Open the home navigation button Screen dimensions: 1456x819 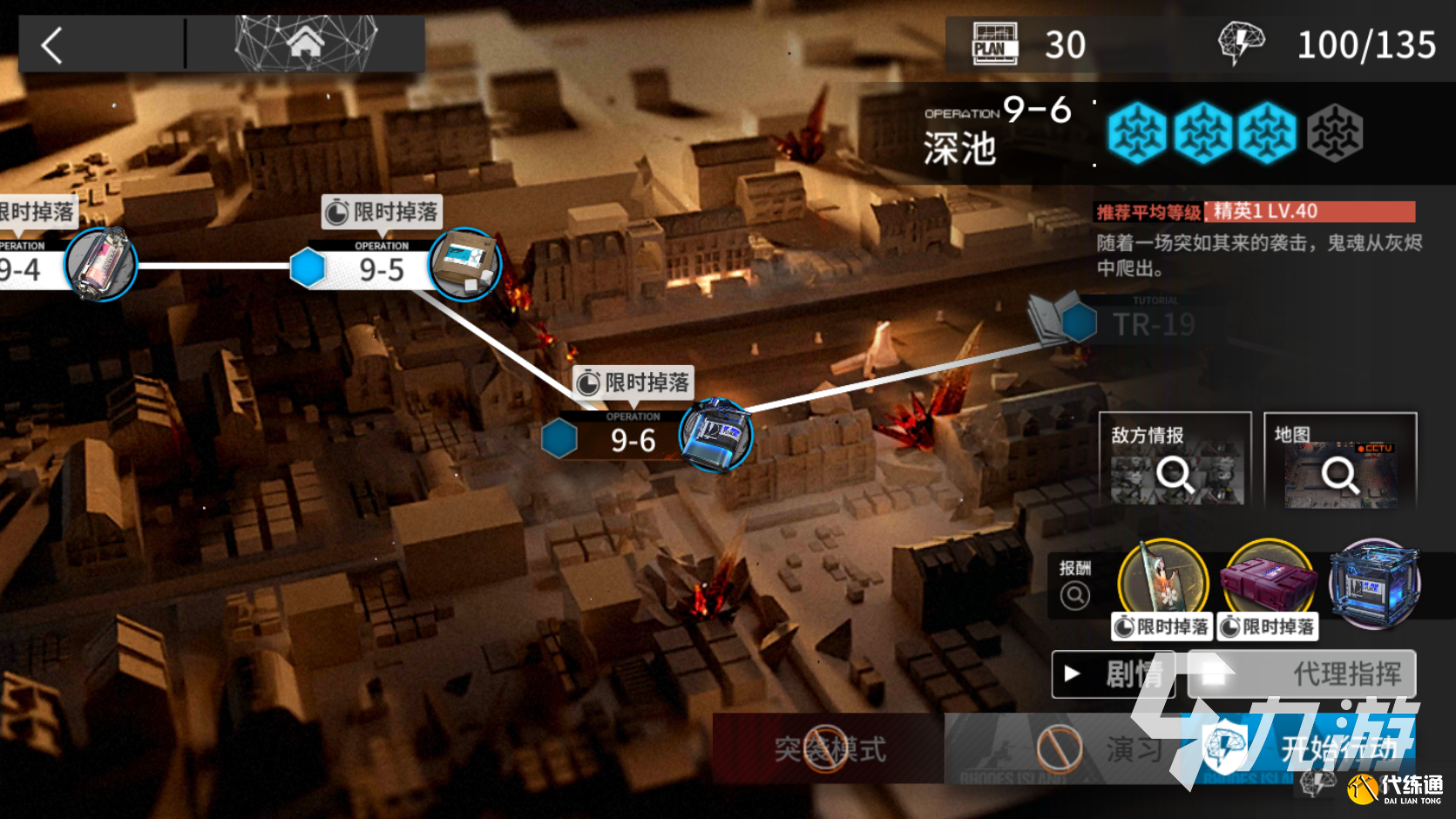click(305, 44)
